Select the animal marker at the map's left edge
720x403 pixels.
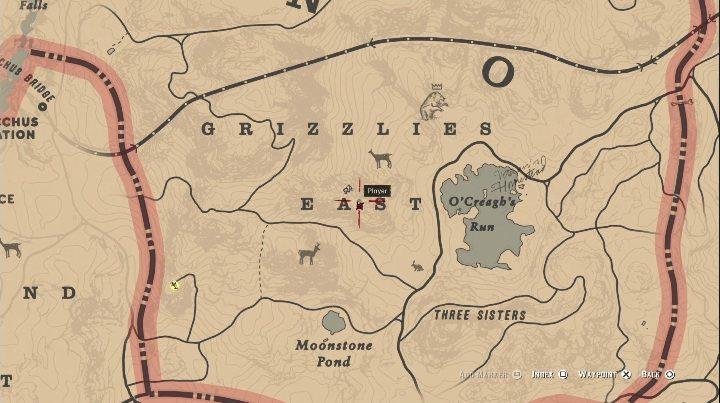click(10, 247)
